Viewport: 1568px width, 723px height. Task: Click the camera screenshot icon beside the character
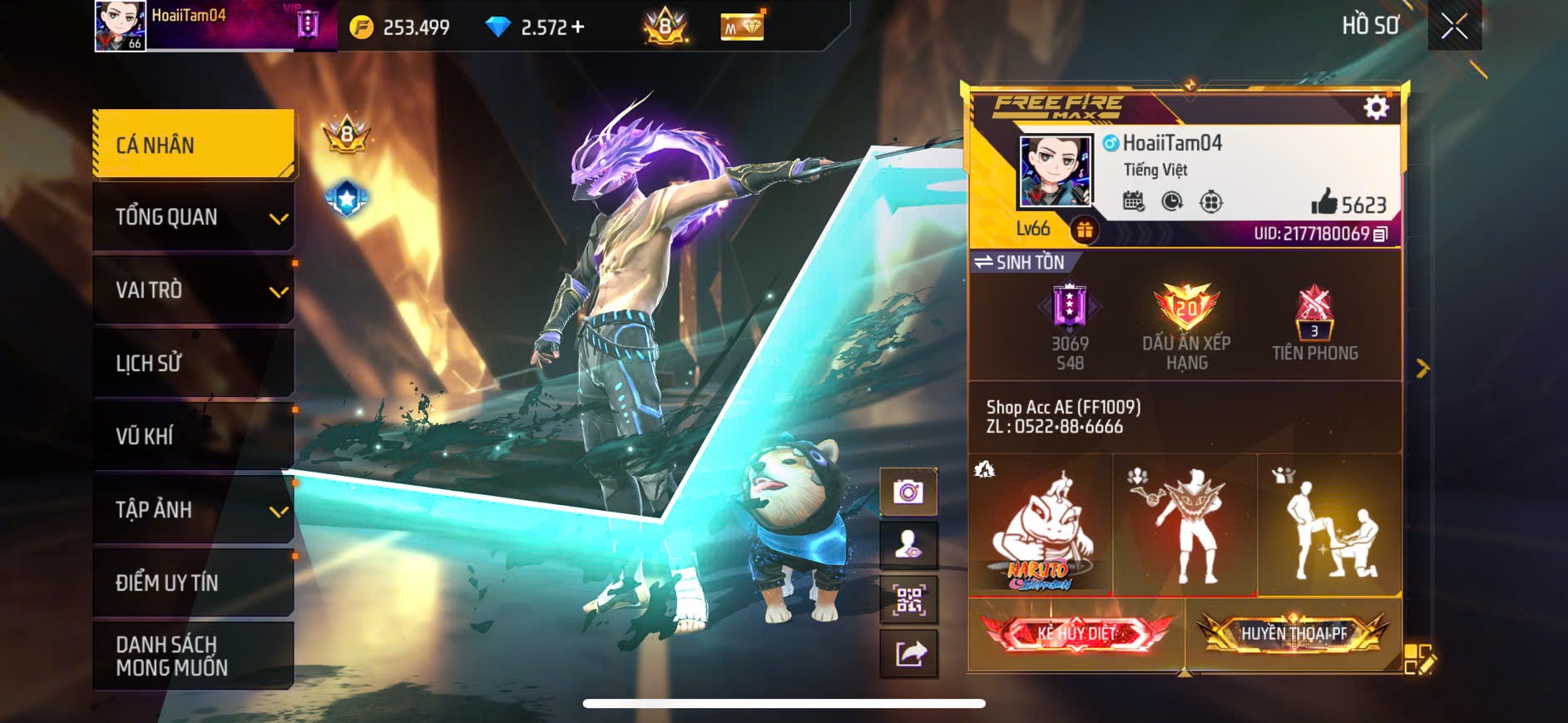coord(908,493)
